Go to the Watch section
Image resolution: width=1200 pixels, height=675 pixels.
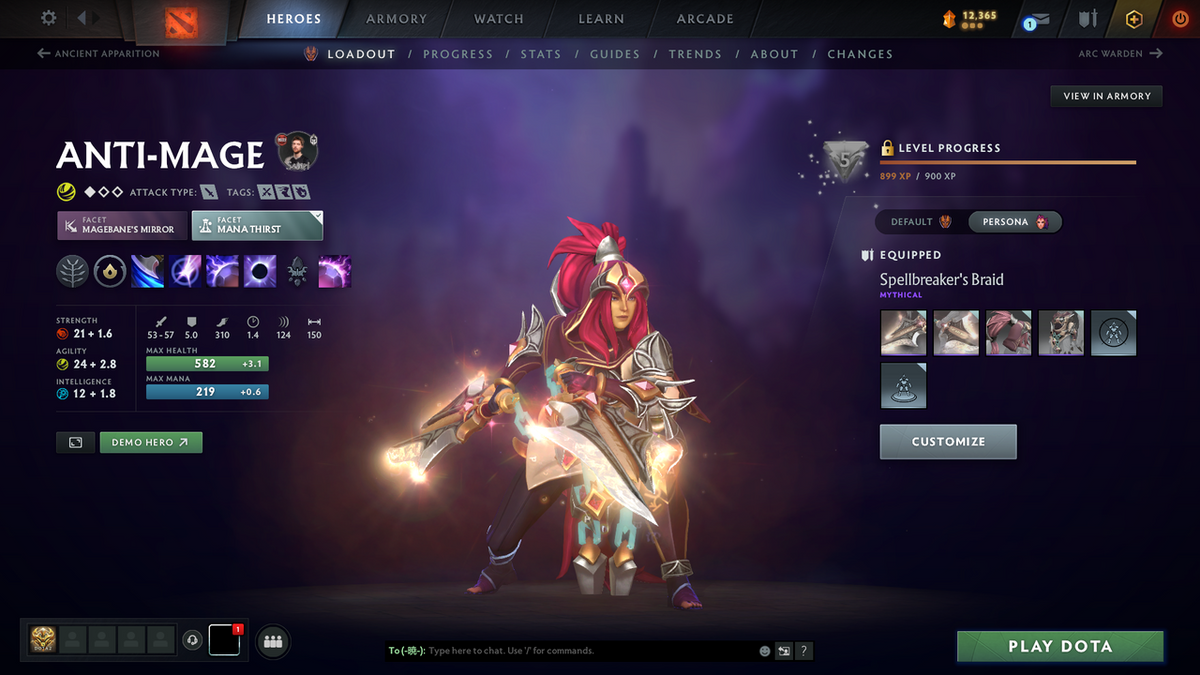(499, 19)
